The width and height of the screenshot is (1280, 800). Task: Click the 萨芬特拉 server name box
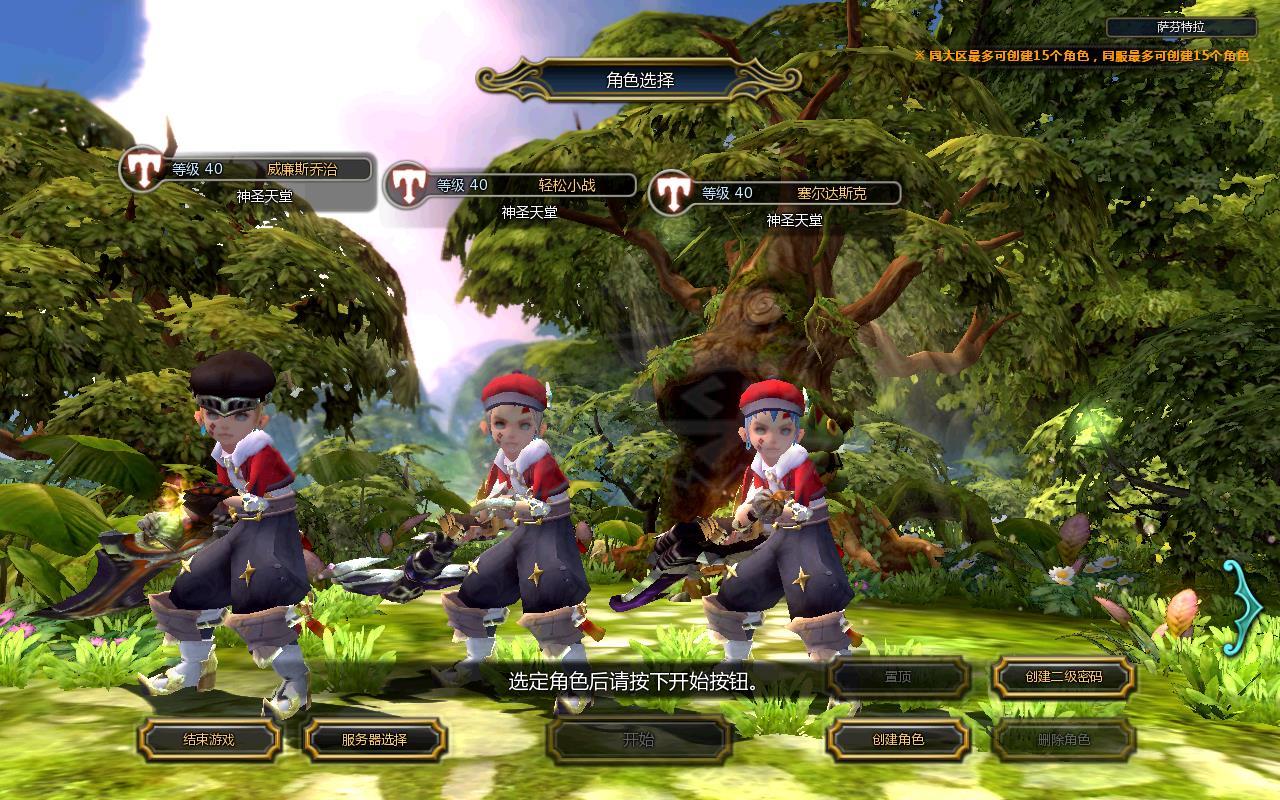click(1181, 27)
